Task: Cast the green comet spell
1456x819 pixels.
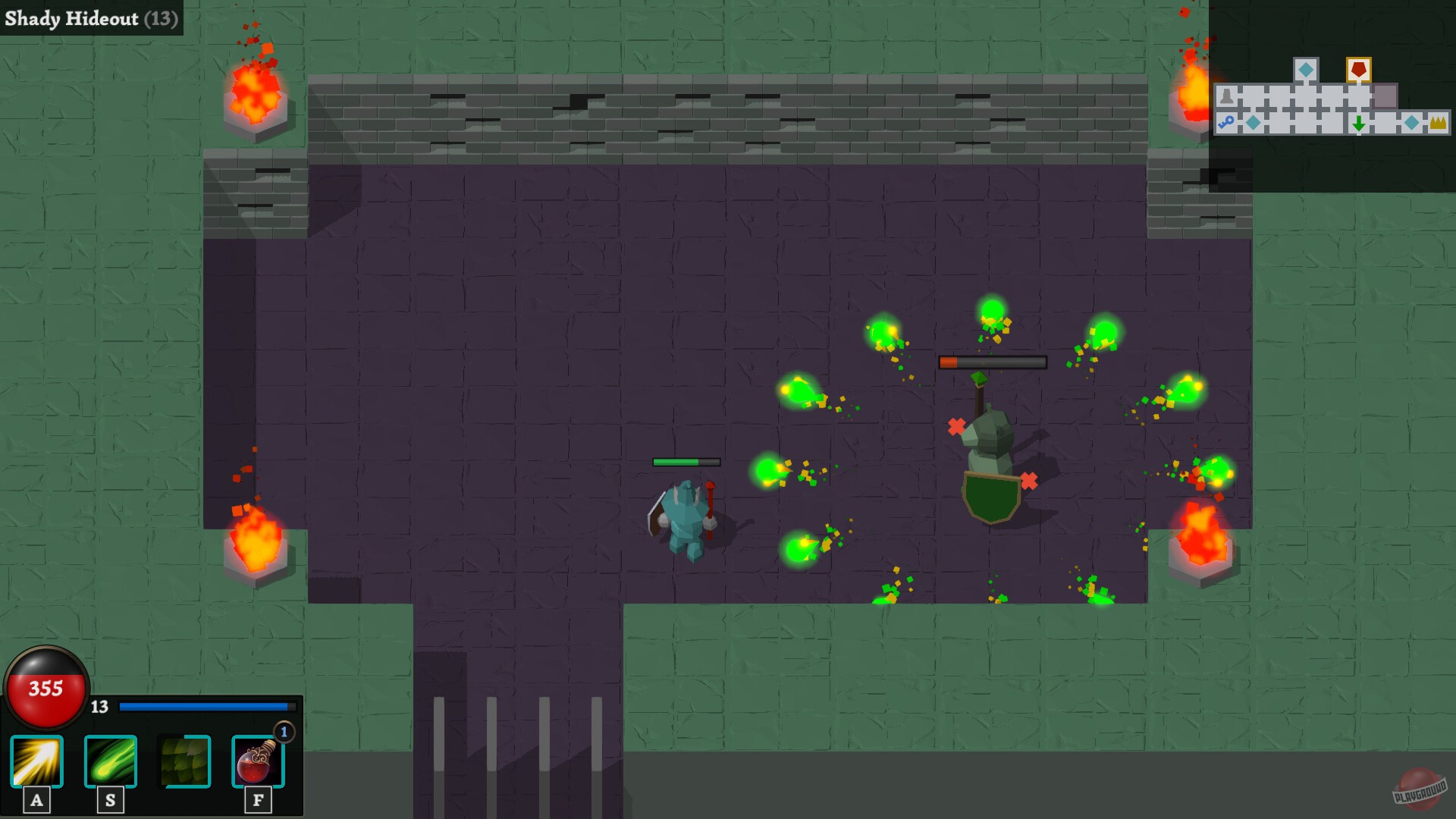Action: pos(109,762)
